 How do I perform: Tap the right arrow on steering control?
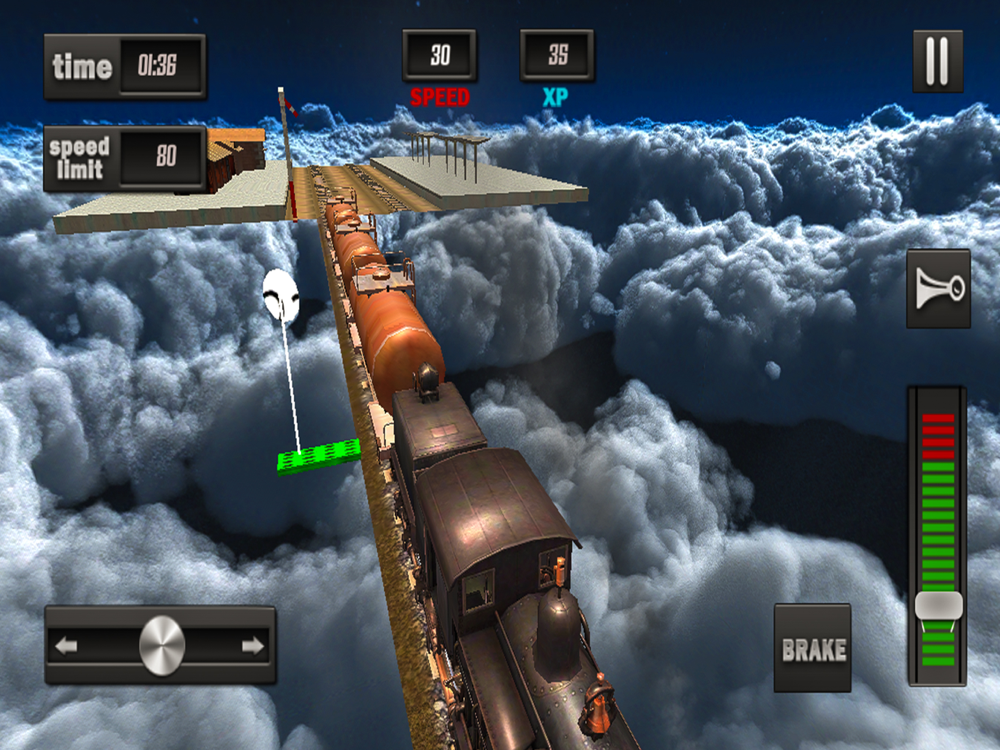253,646
